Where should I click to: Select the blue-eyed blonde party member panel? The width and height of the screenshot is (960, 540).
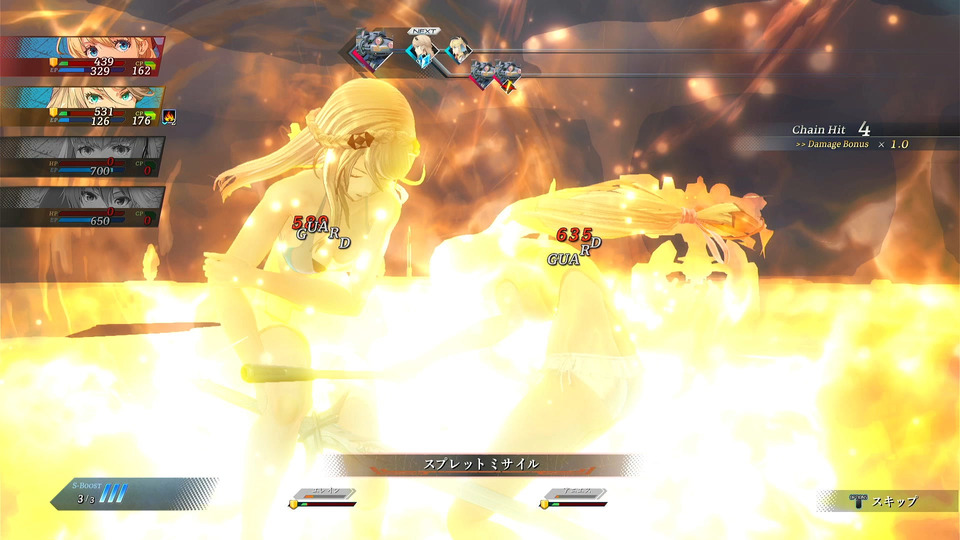tap(82, 57)
